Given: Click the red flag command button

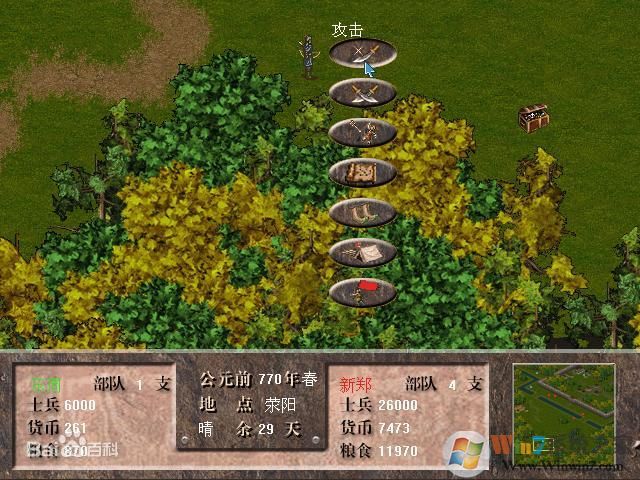Looking at the screenshot, I should tap(362, 292).
